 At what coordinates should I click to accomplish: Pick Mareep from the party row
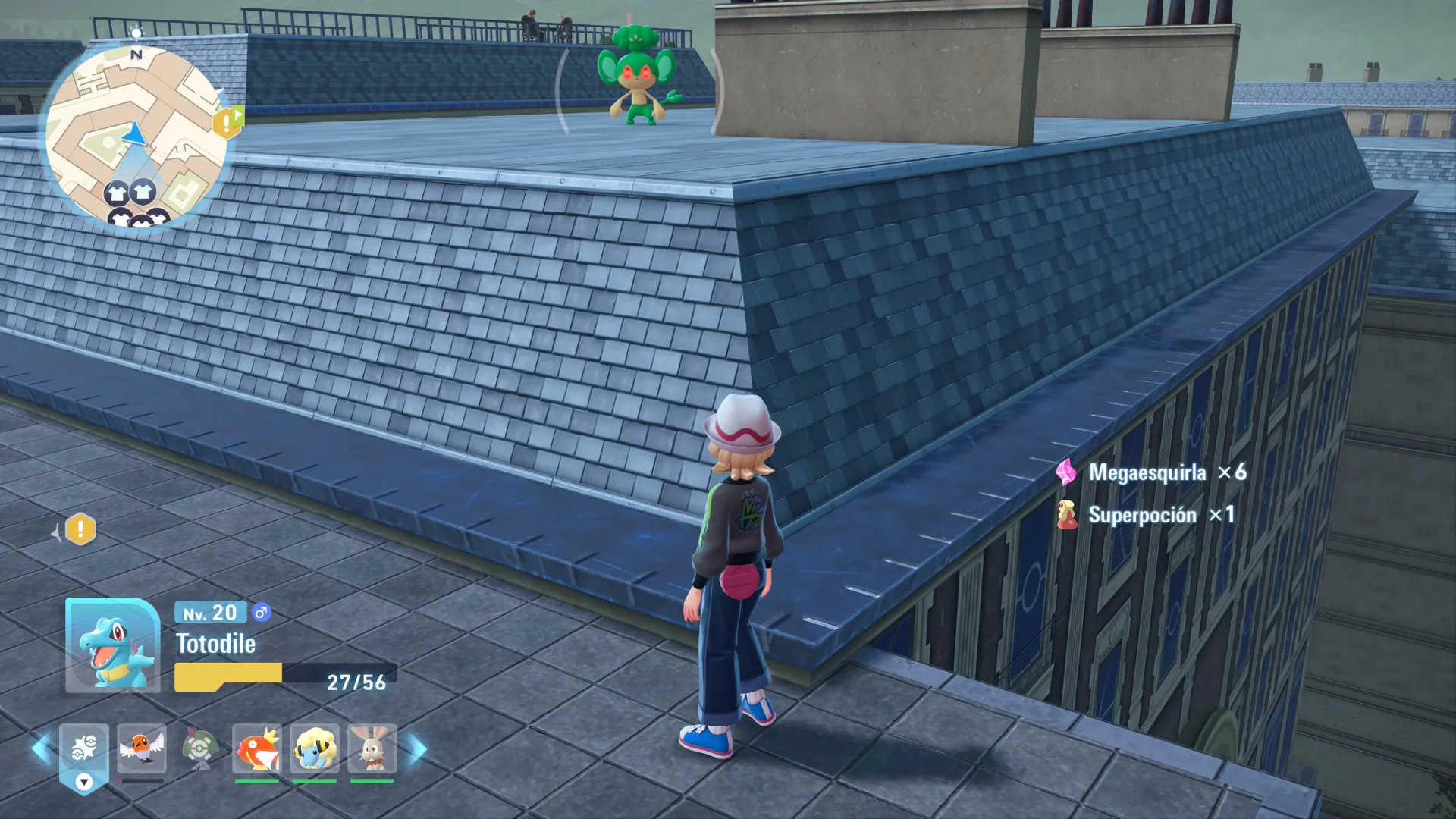pyautogui.click(x=315, y=749)
